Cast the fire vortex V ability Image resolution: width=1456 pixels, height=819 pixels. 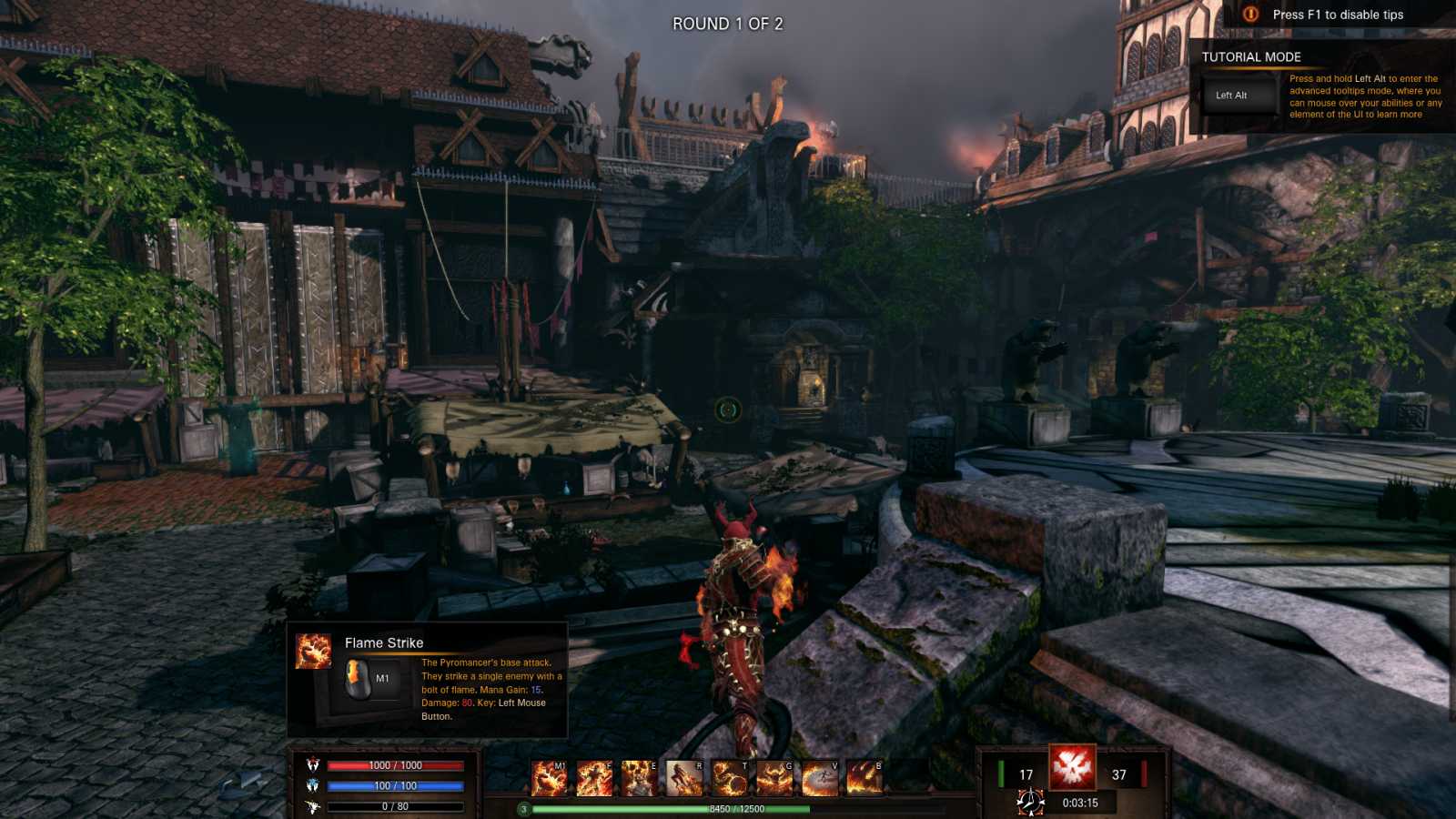point(819,779)
